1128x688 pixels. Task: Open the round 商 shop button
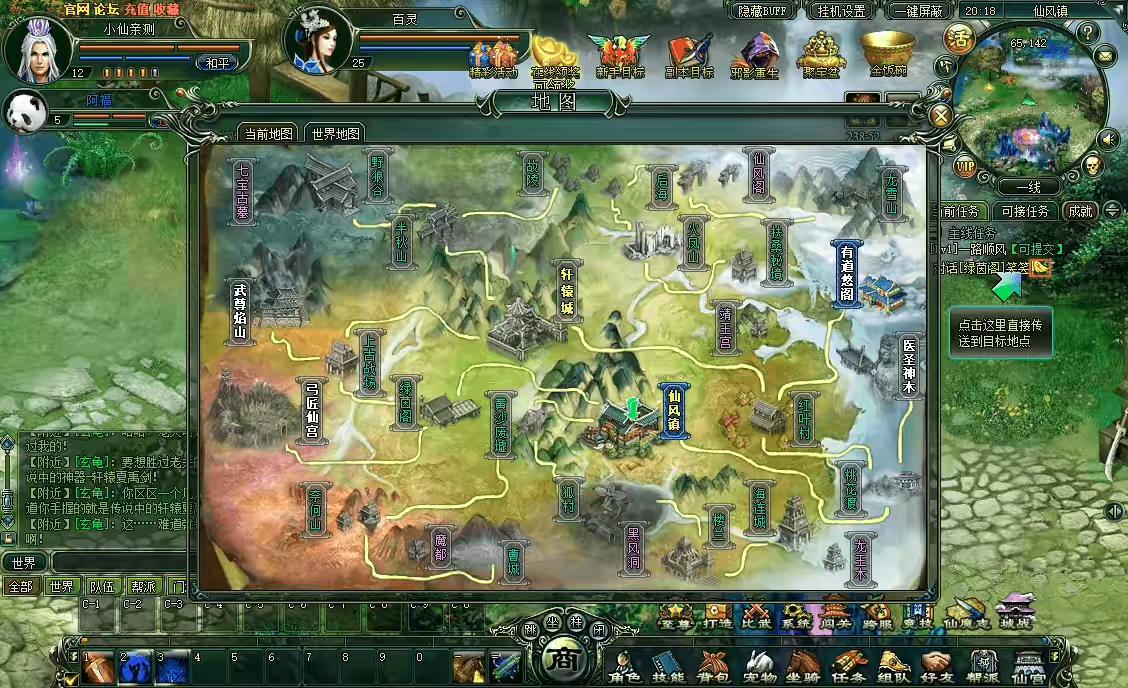point(563,661)
